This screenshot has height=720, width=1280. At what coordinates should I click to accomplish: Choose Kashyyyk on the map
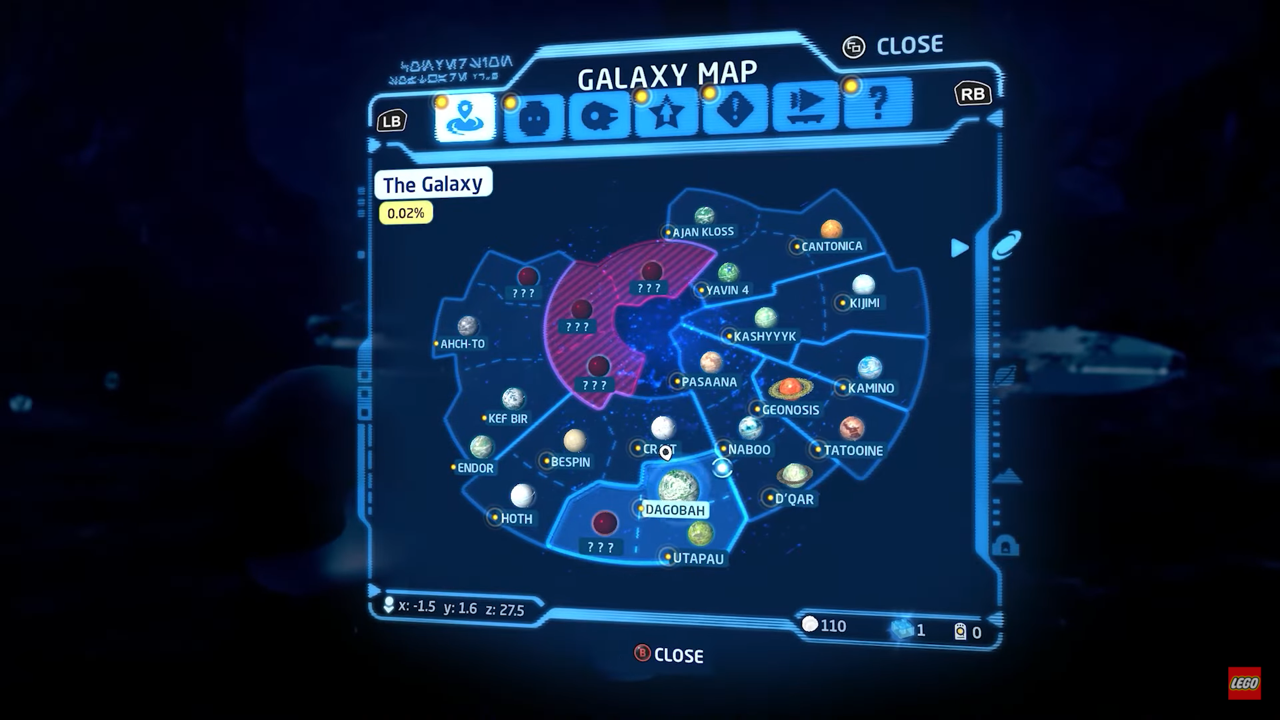pyautogui.click(x=765, y=318)
